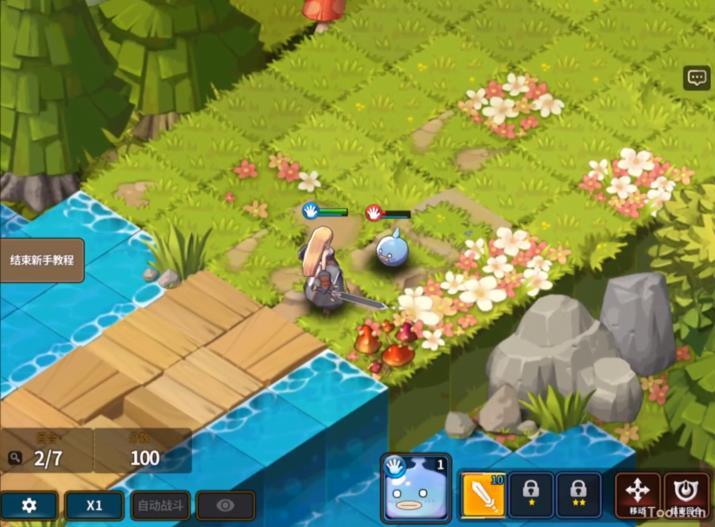Click the 结束新手教程 end-tutorial button

[x=40, y=260]
